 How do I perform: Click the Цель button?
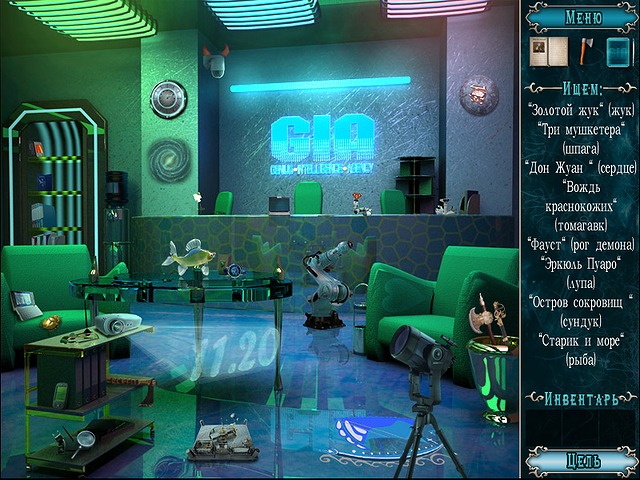point(582,460)
